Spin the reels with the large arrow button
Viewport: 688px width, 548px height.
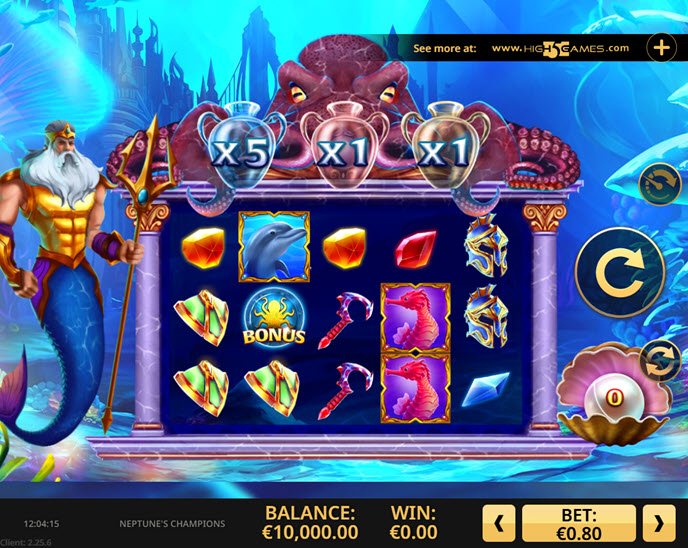click(x=620, y=271)
